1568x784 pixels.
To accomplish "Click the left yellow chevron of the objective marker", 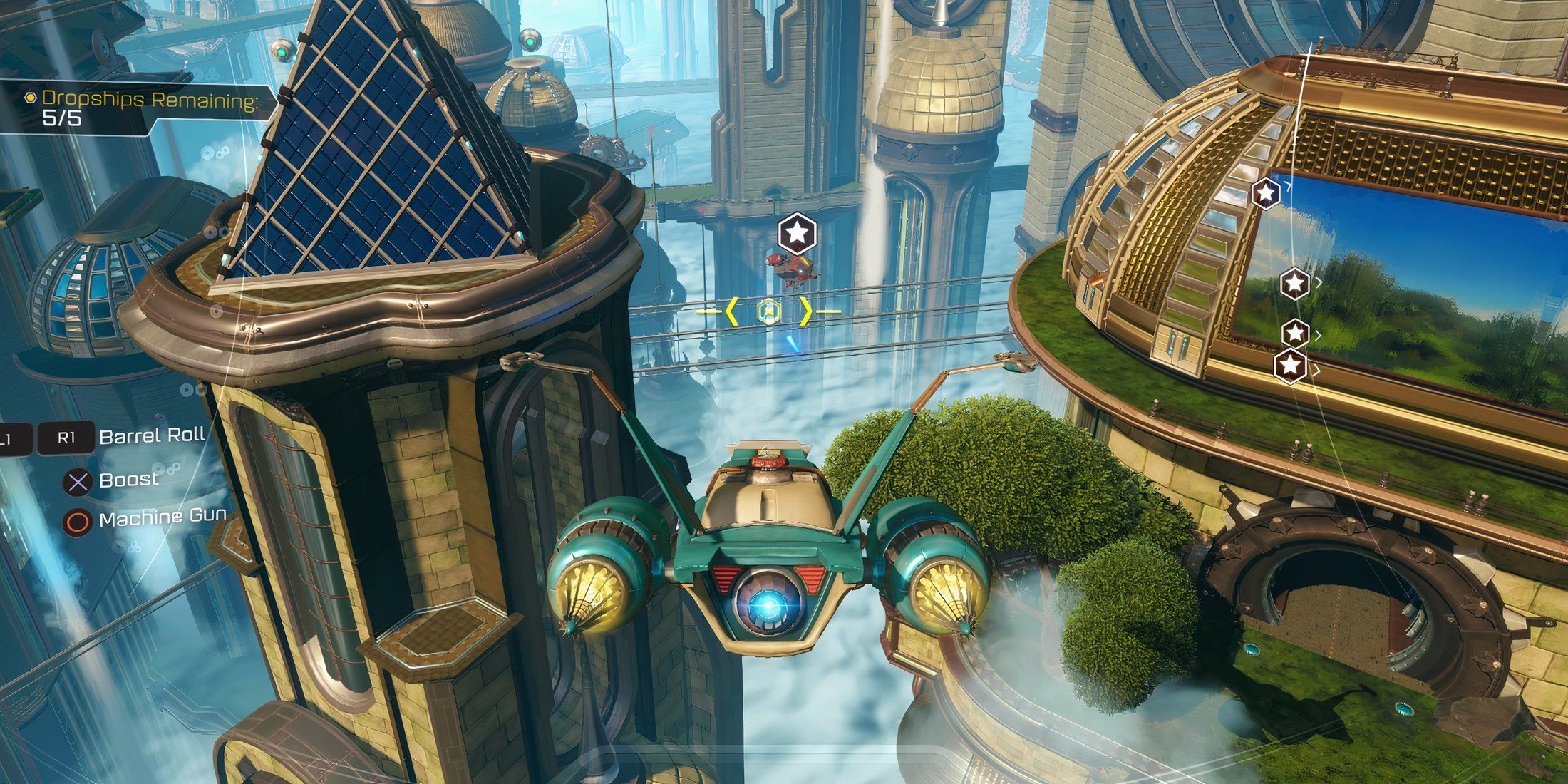I will click(732, 311).
